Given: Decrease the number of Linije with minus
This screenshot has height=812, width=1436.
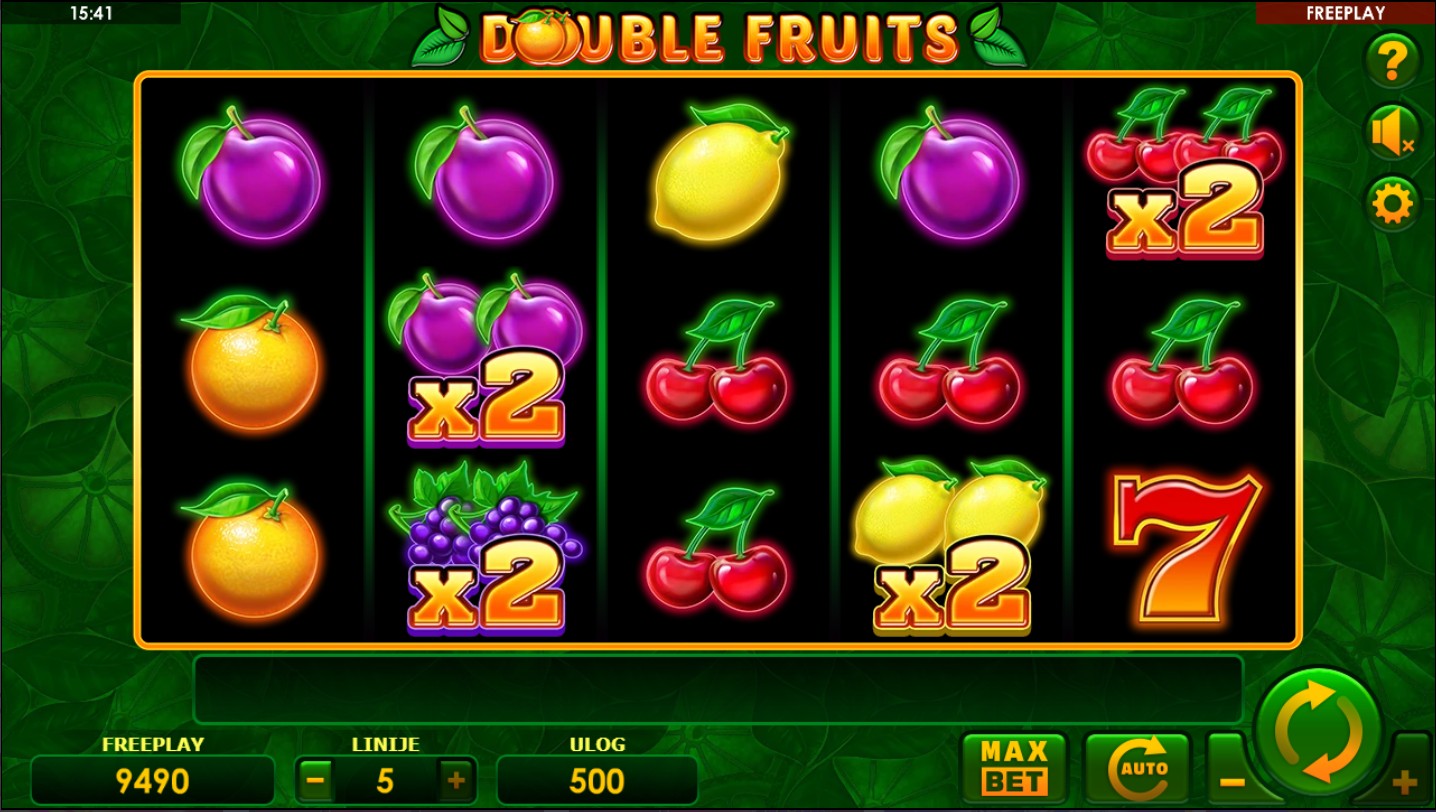Looking at the screenshot, I should point(315,780).
